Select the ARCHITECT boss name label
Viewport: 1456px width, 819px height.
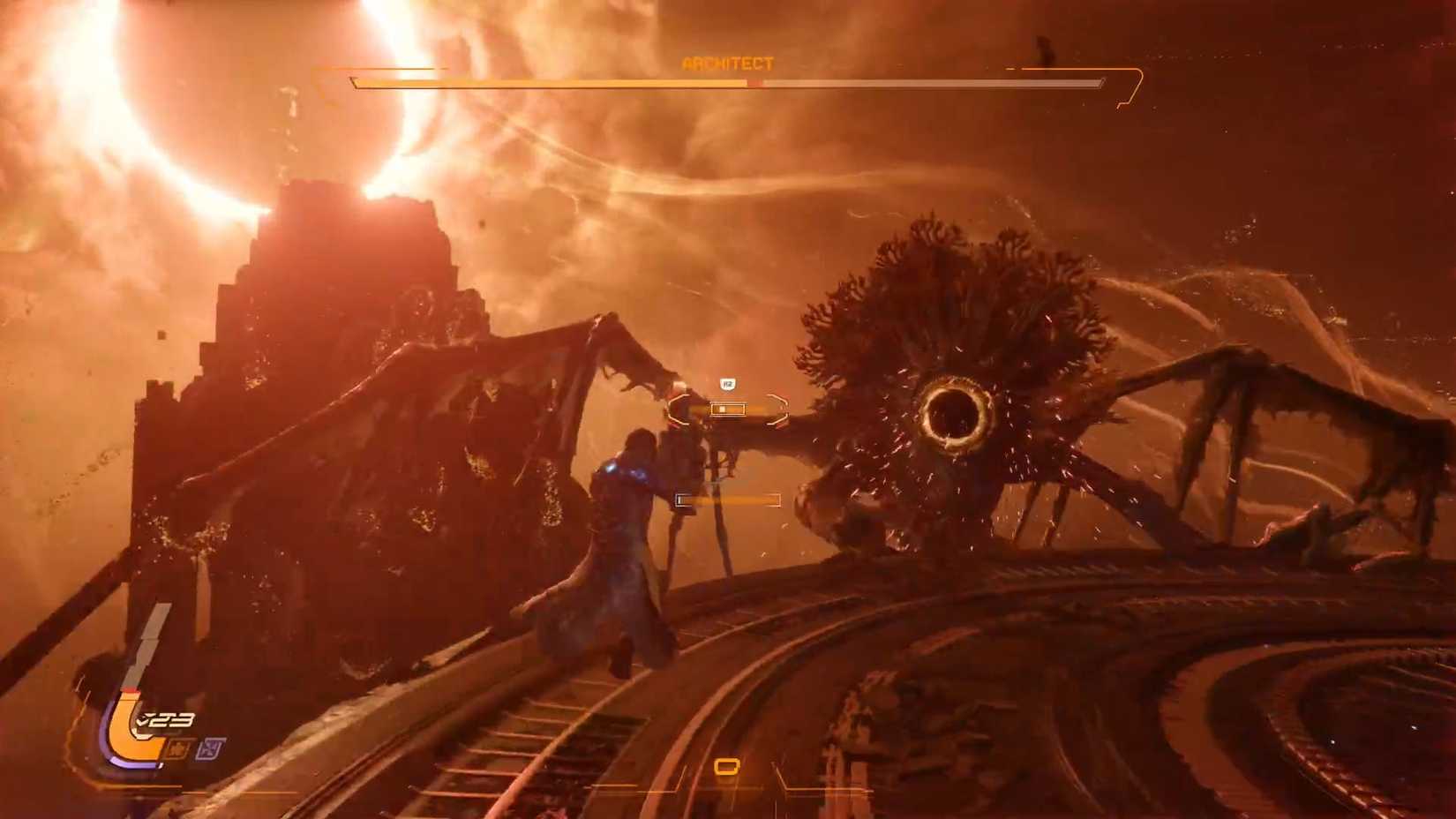(x=728, y=63)
